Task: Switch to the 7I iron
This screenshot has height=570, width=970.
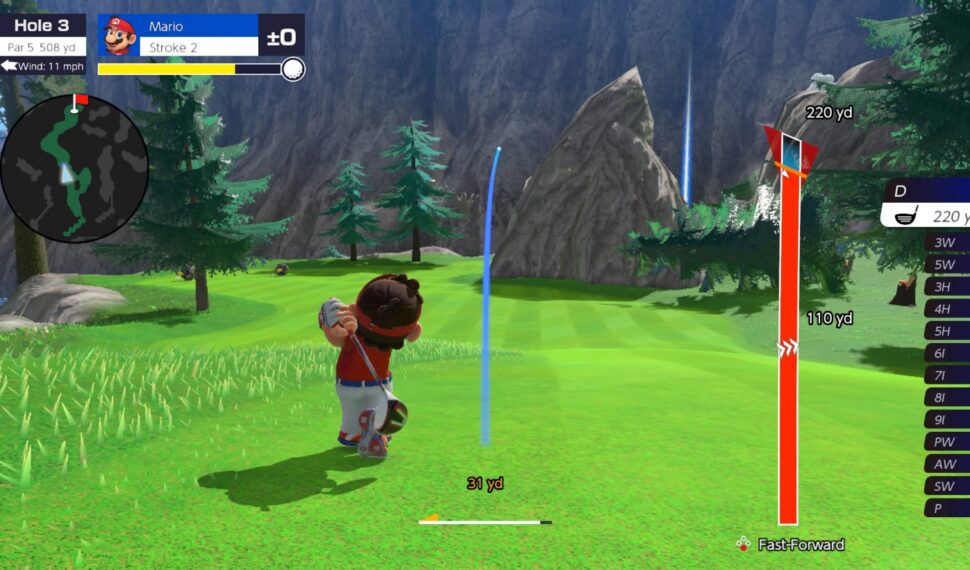Action: 946,375
